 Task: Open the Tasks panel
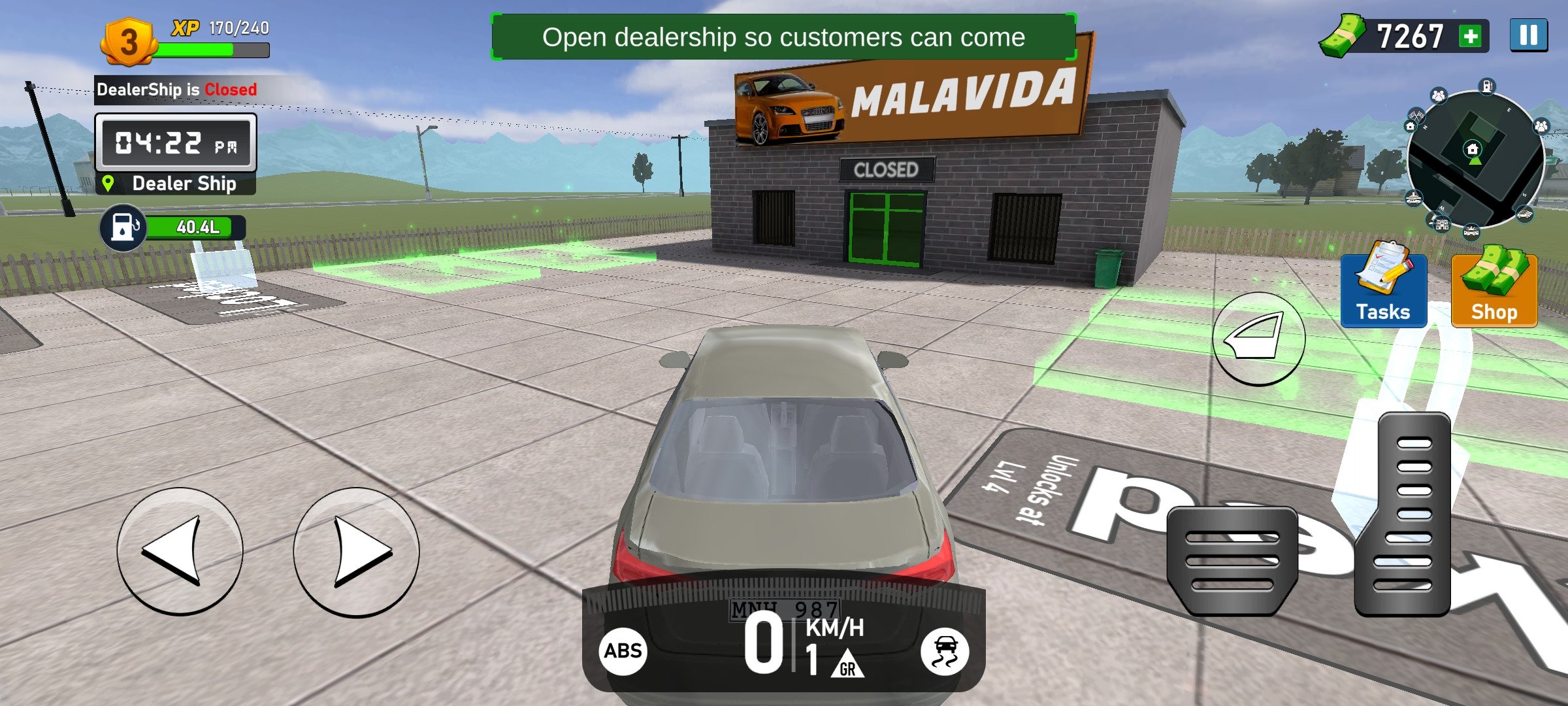coord(1383,290)
